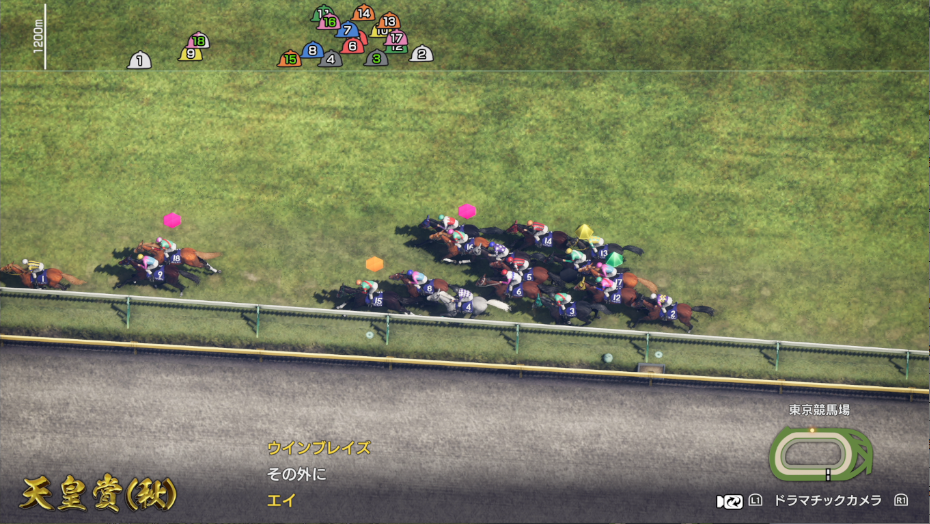Click the camera switch icon
Screen dimensions: 930x524
coord(730,501)
